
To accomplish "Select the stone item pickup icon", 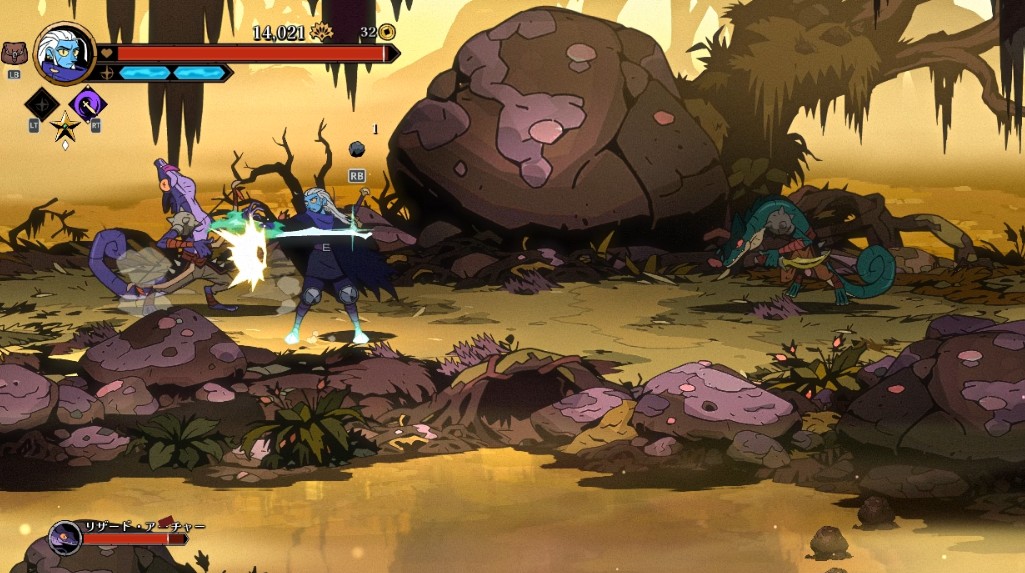I will (356, 149).
